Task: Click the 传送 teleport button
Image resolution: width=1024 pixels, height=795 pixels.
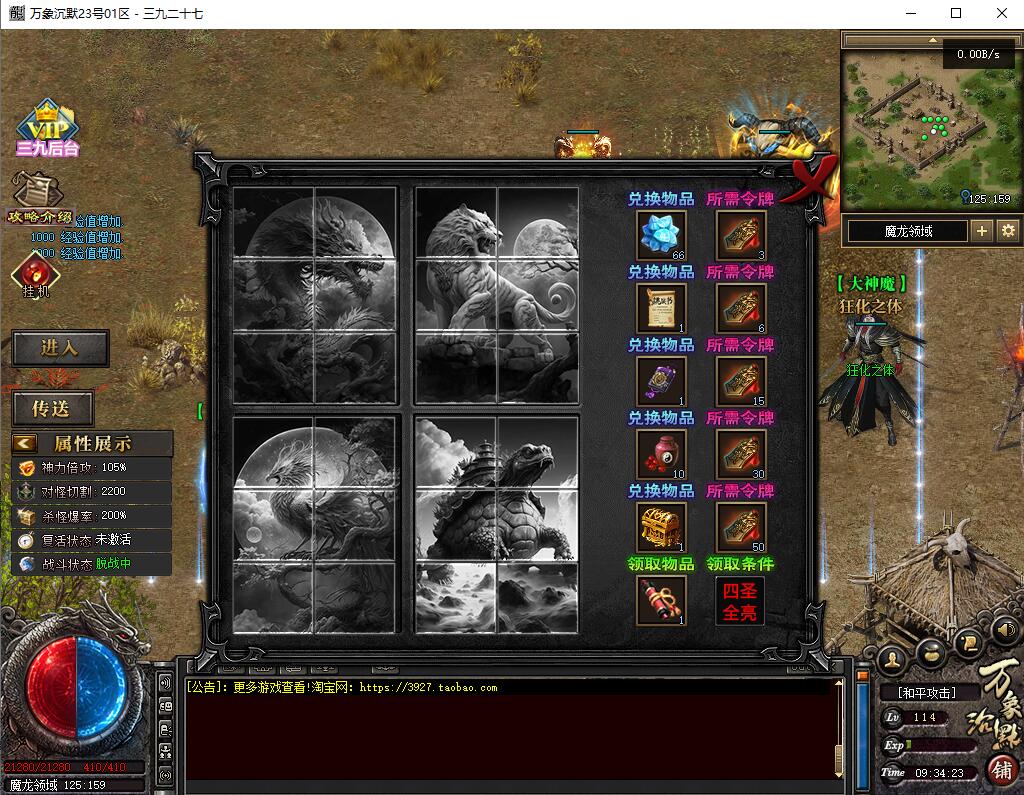Action: click(x=53, y=408)
